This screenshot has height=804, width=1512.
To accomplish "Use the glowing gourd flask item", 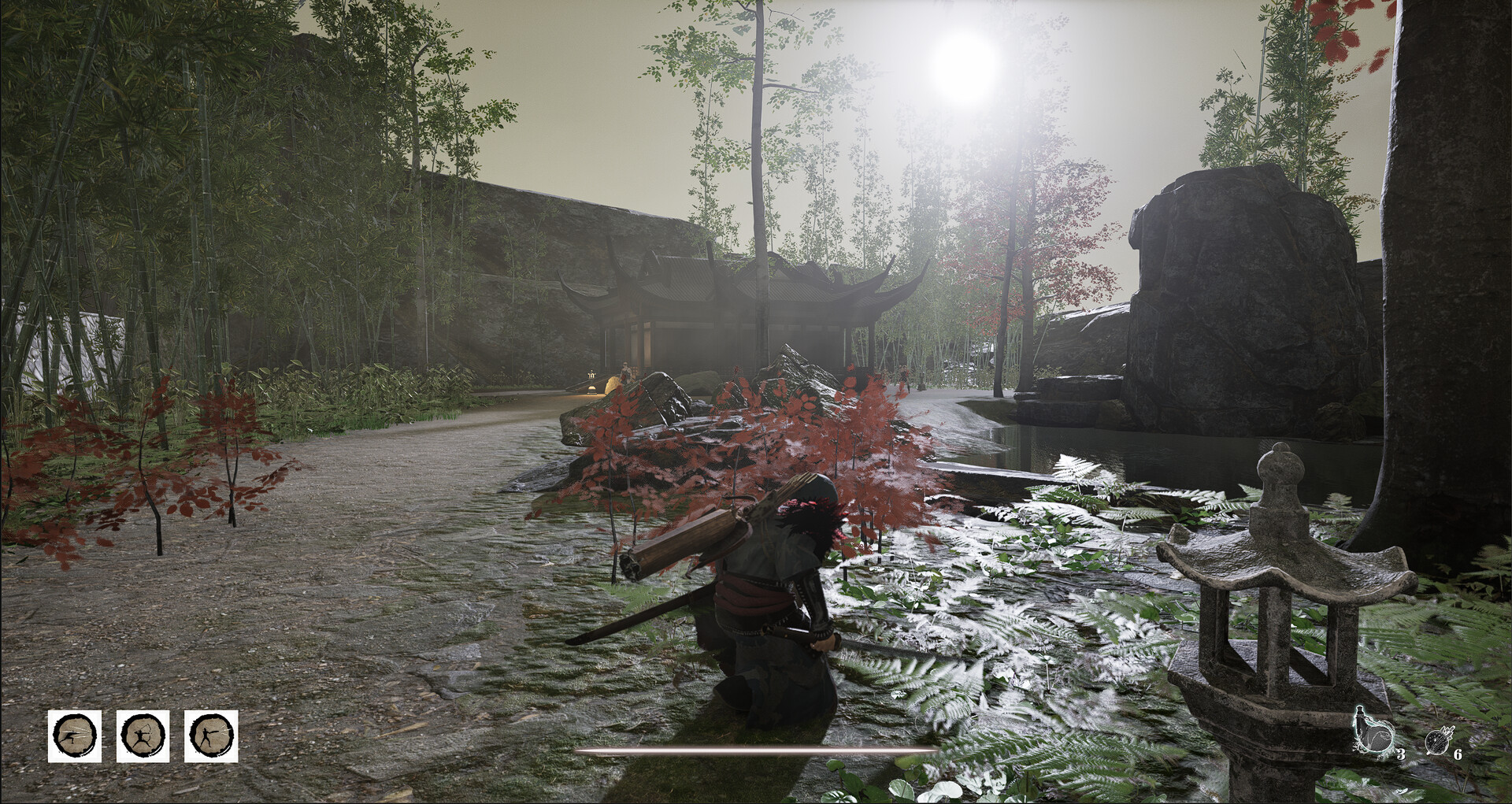I will click(1372, 735).
